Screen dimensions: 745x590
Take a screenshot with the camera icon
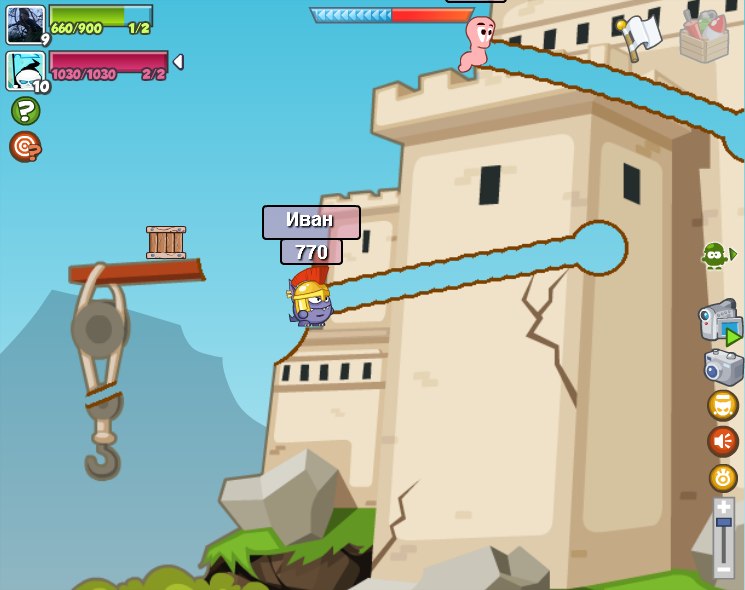pyautogui.click(x=722, y=367)
